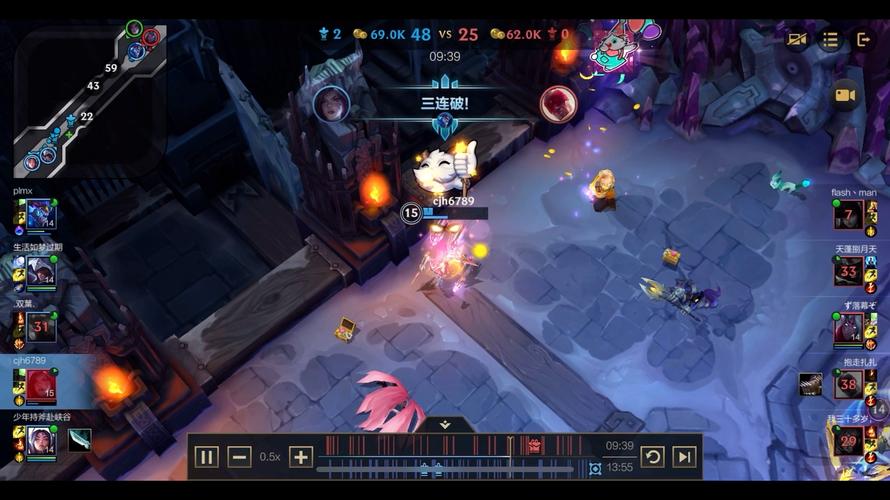Screen dimensions: 890x500
Task: Click the gold video camera button
Action: [845, 95]
